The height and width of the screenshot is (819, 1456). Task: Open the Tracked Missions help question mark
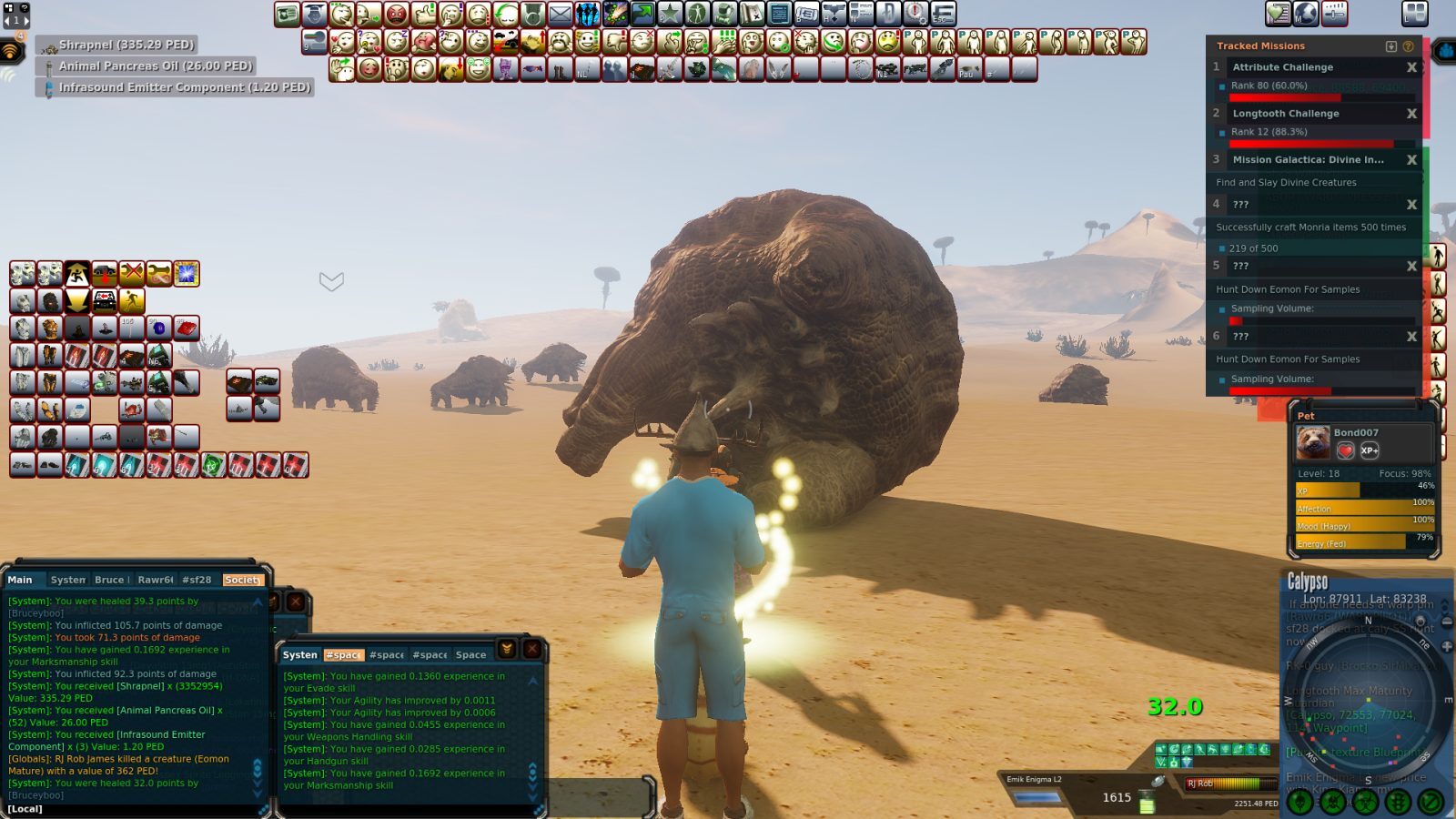click(x=1409, y=45)
